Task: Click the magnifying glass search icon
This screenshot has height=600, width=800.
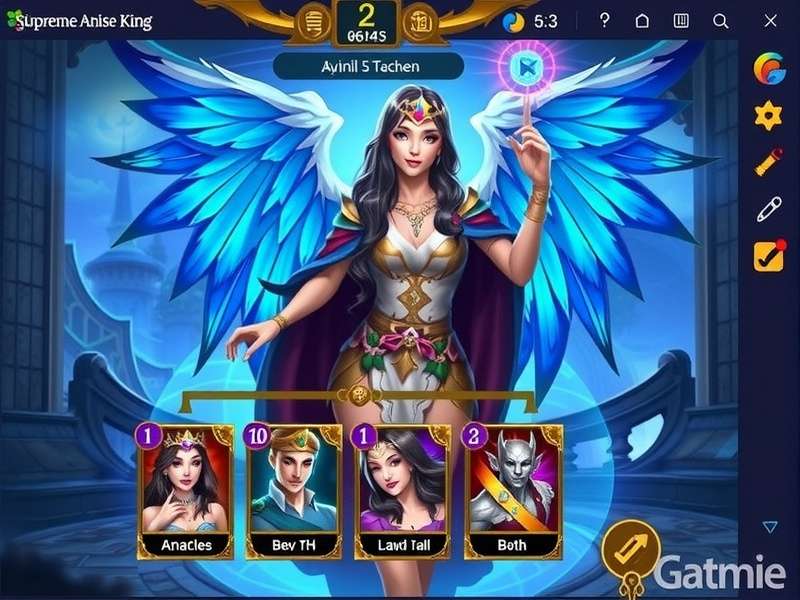Action: pyautogui.click(x=720, y=21)
